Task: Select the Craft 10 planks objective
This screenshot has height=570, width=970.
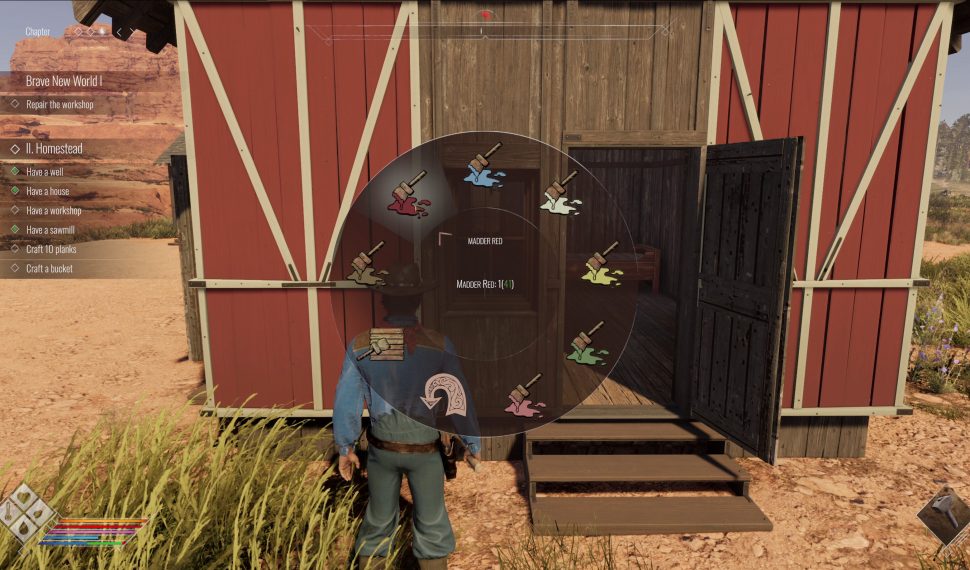Action: [x=51, y=249]
